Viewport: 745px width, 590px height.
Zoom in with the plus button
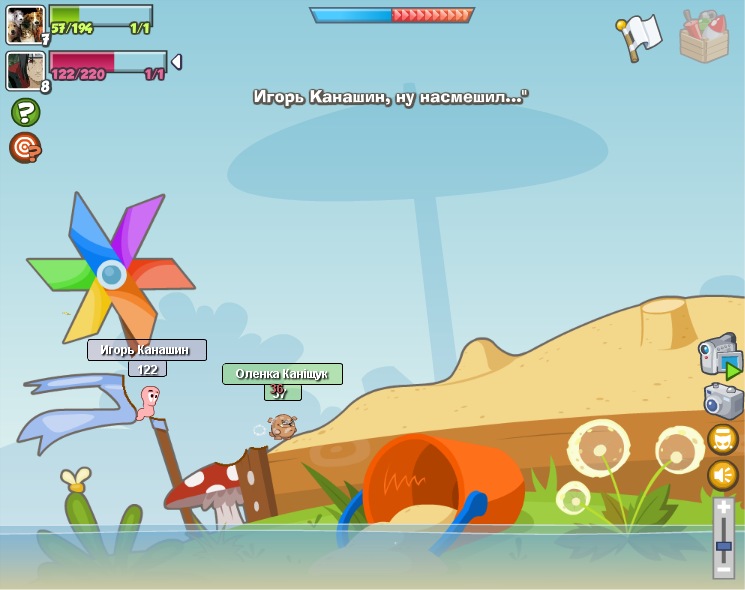click(724, 509)
